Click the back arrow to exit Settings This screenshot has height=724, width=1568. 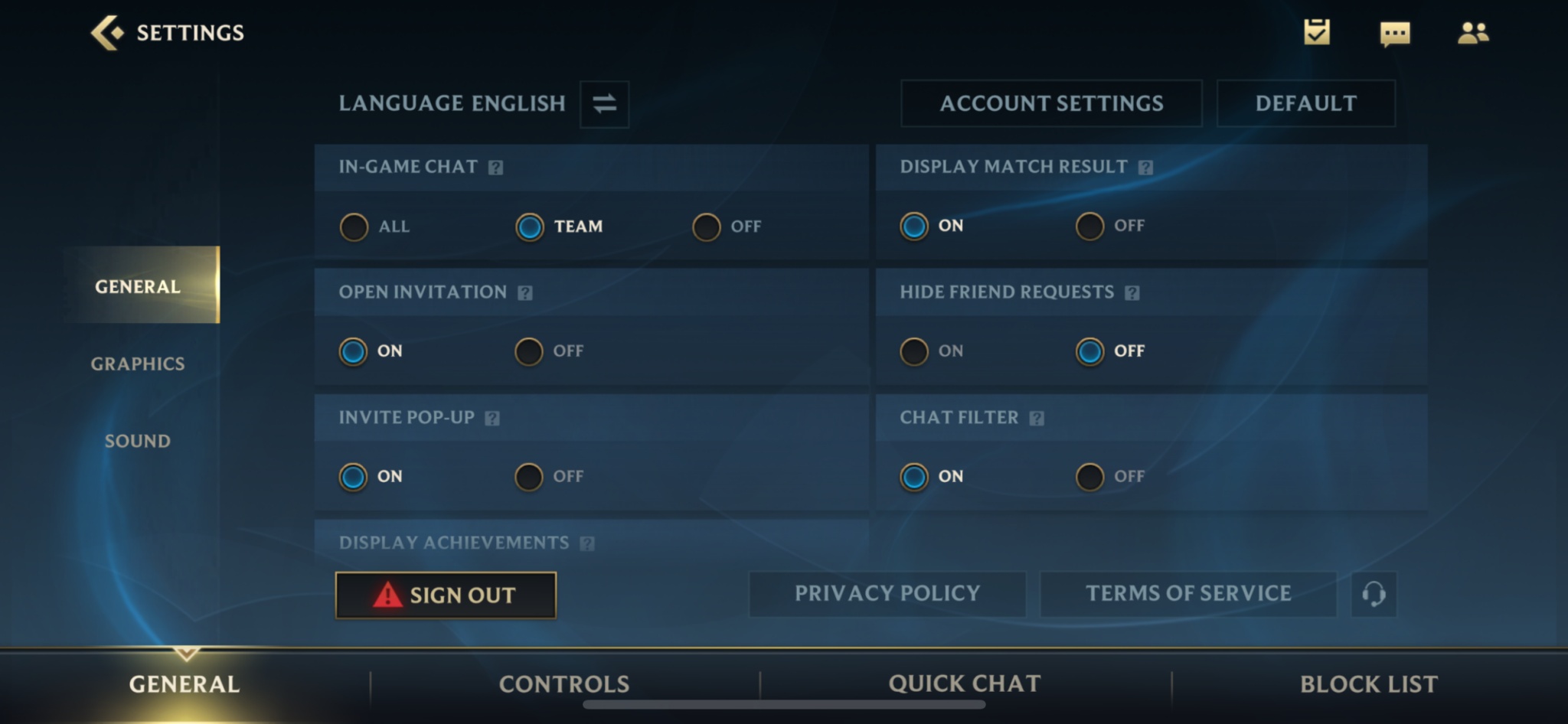(x=108, y=32)
